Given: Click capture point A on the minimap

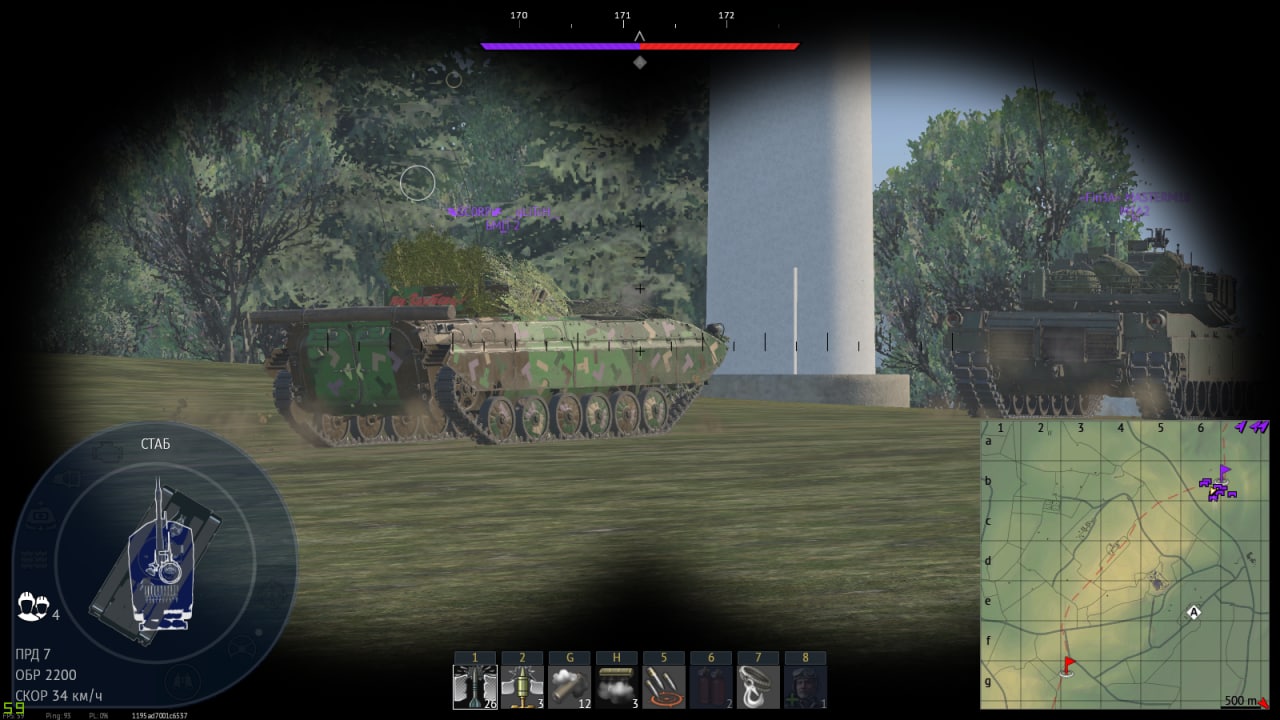Looking at the screenshot, I should 1193,612.
